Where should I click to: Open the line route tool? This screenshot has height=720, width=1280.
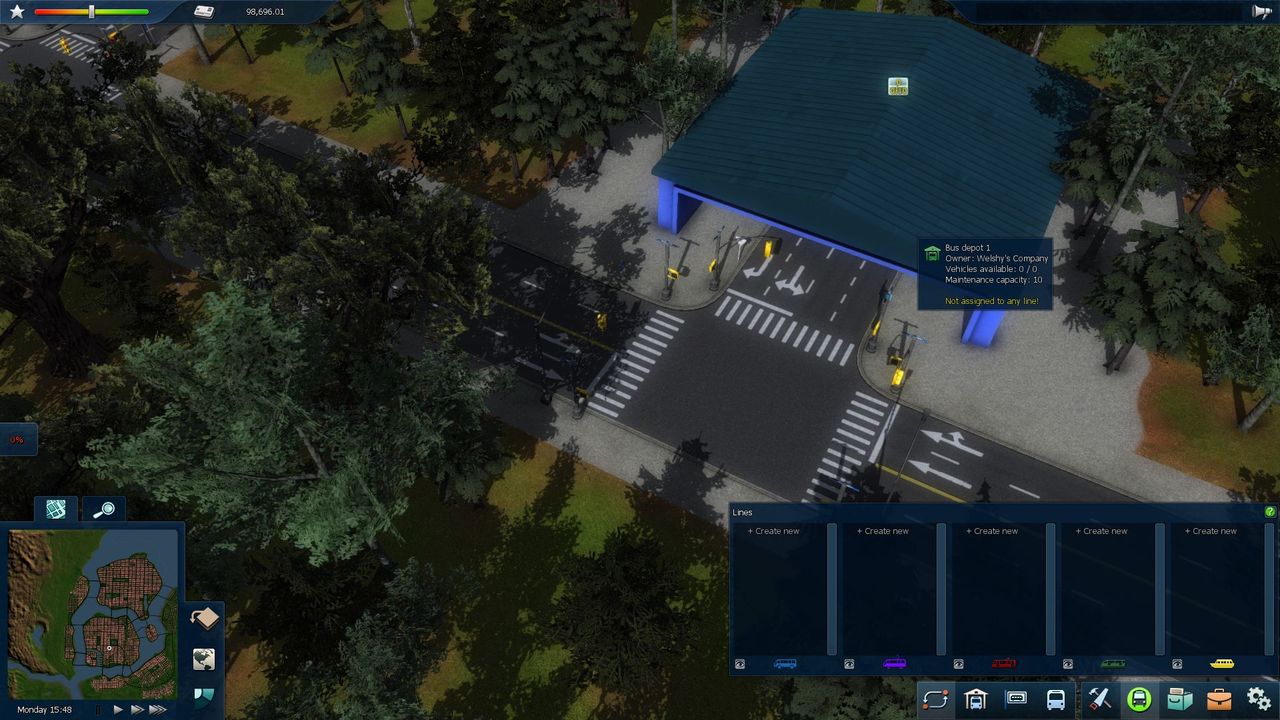pos(935,699)
